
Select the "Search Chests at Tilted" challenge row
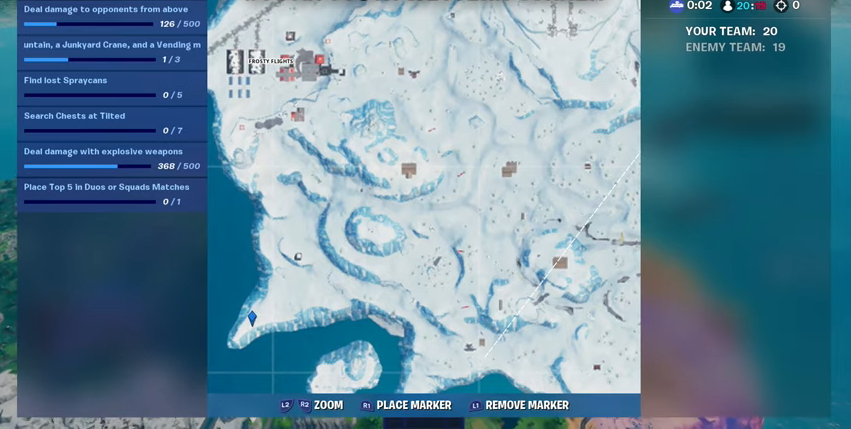111,123
